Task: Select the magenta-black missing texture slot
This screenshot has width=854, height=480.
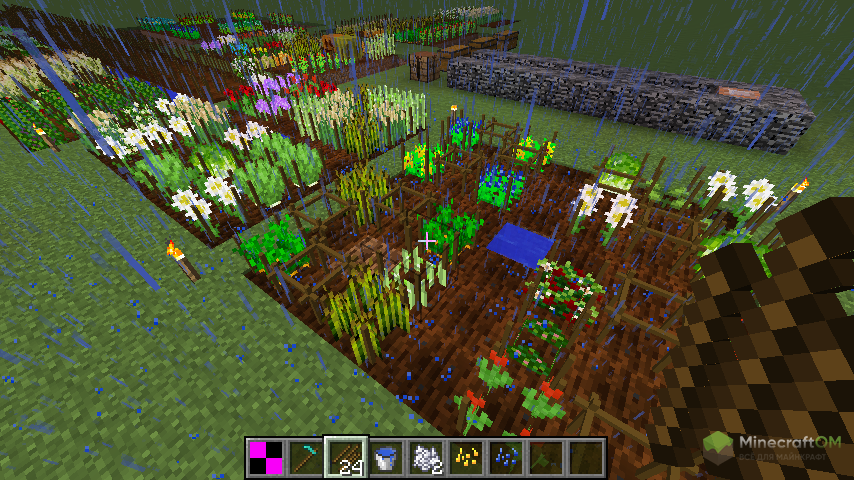Action: pos(266,457)
